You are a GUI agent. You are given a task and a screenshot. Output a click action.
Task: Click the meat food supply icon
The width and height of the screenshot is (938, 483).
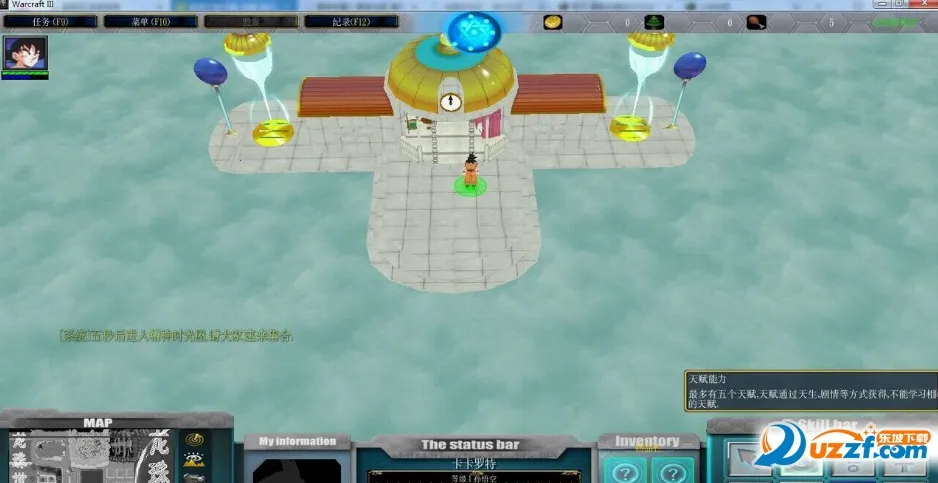756,21
